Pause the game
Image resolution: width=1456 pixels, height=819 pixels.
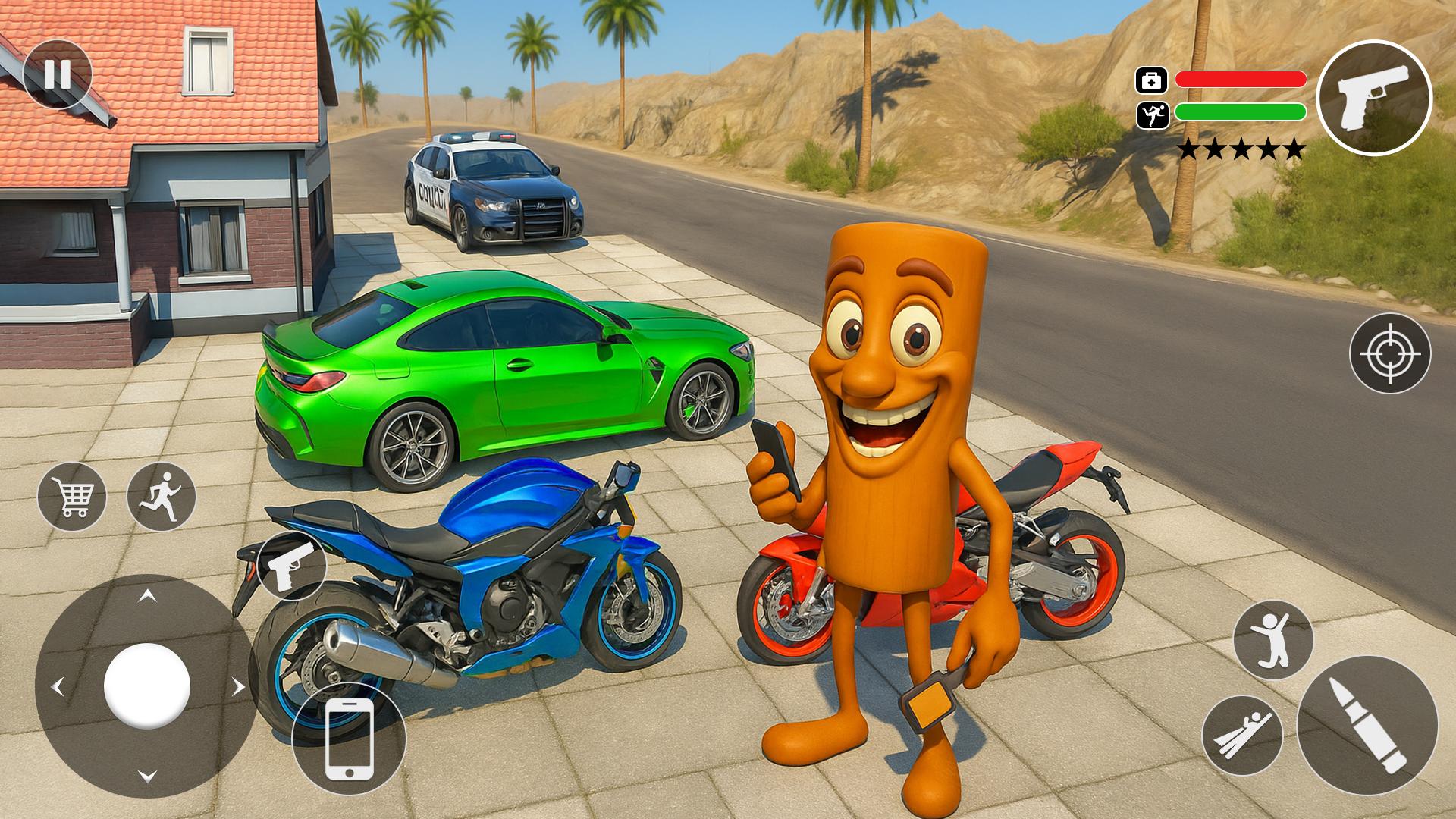click(x=58, y=74)
